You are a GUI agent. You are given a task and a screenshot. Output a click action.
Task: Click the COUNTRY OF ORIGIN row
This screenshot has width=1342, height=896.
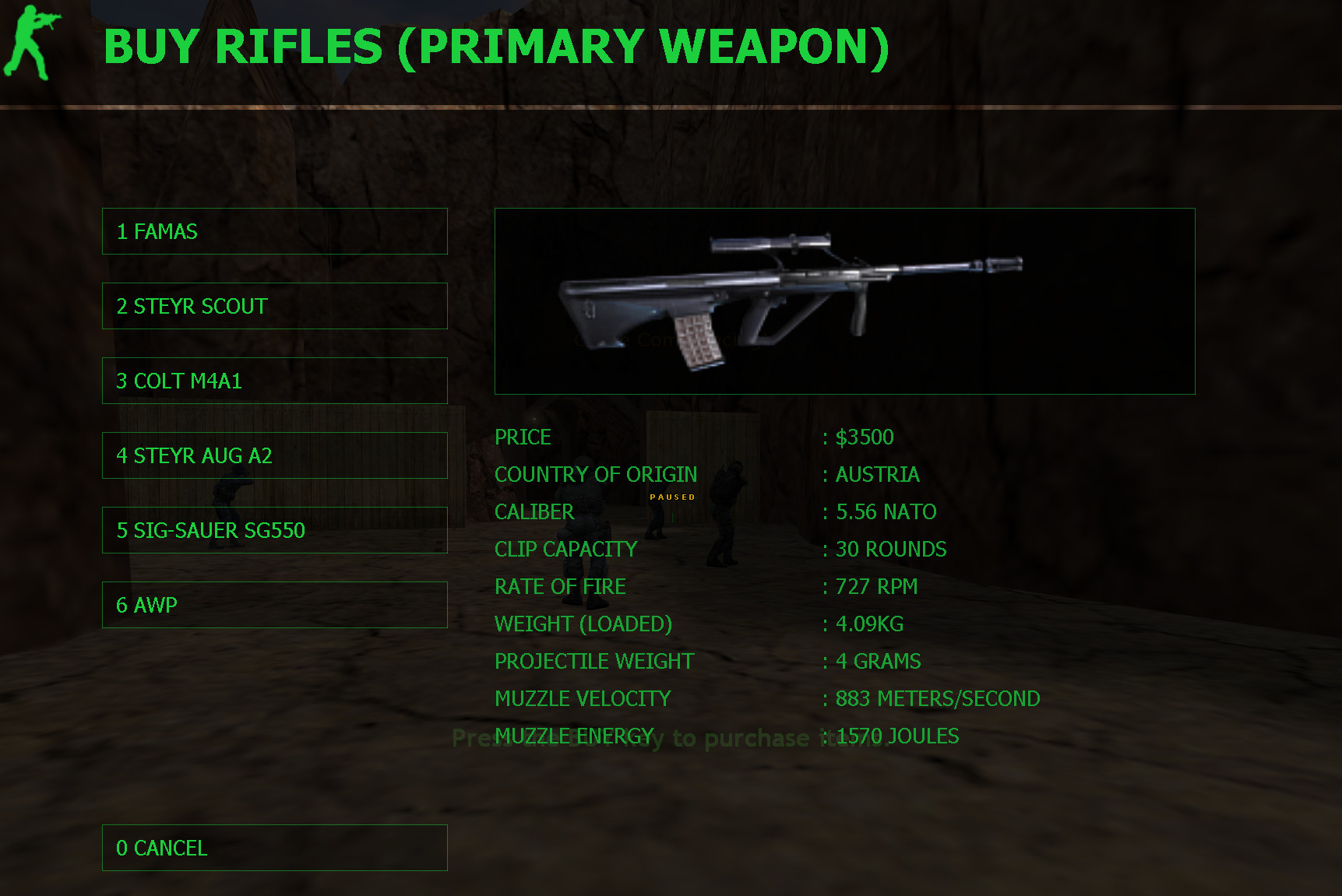(x=596, y=474)
